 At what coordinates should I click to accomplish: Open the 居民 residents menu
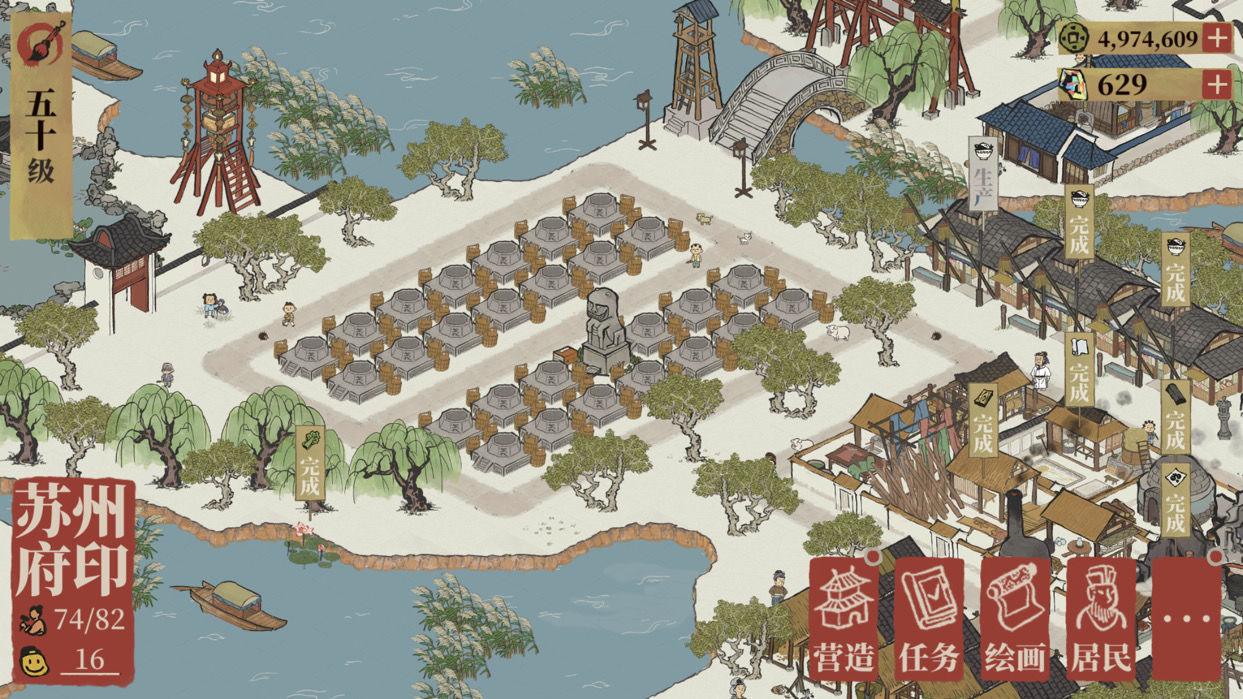[x=1100, y=619]
